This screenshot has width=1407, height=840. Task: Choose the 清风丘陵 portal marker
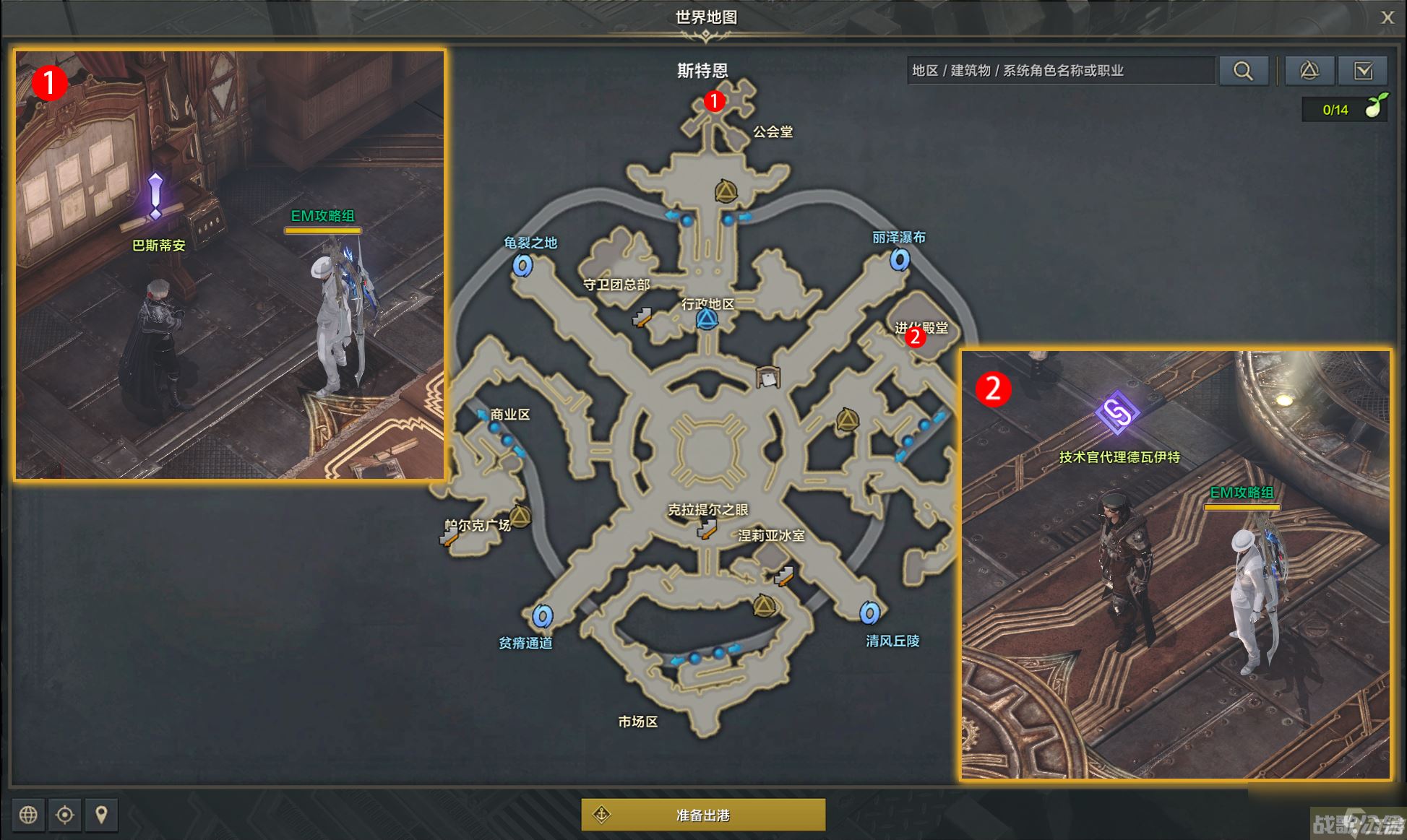[x=869, y=613]
